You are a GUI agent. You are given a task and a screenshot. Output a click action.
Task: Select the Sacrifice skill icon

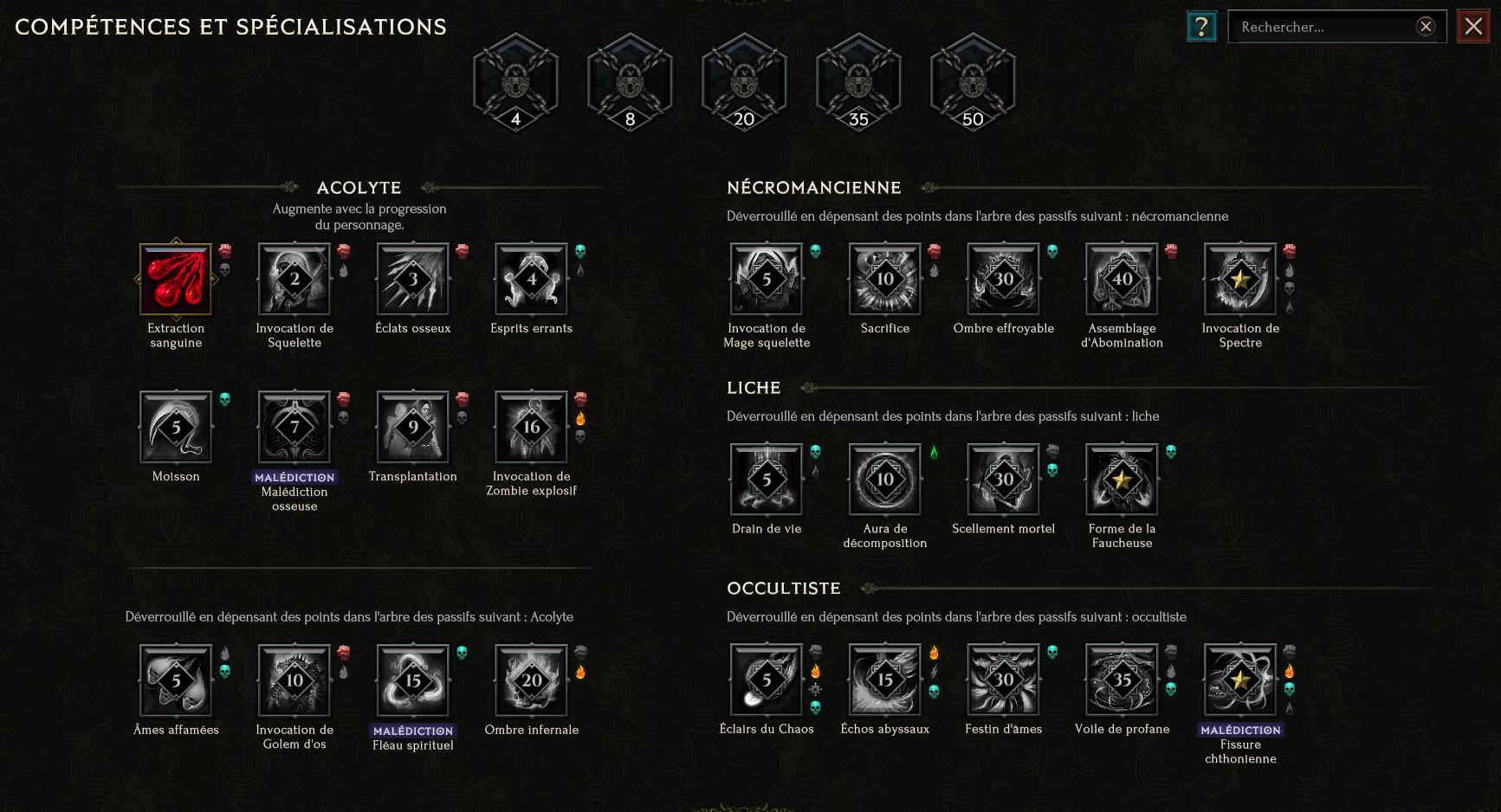coord(885,279)
